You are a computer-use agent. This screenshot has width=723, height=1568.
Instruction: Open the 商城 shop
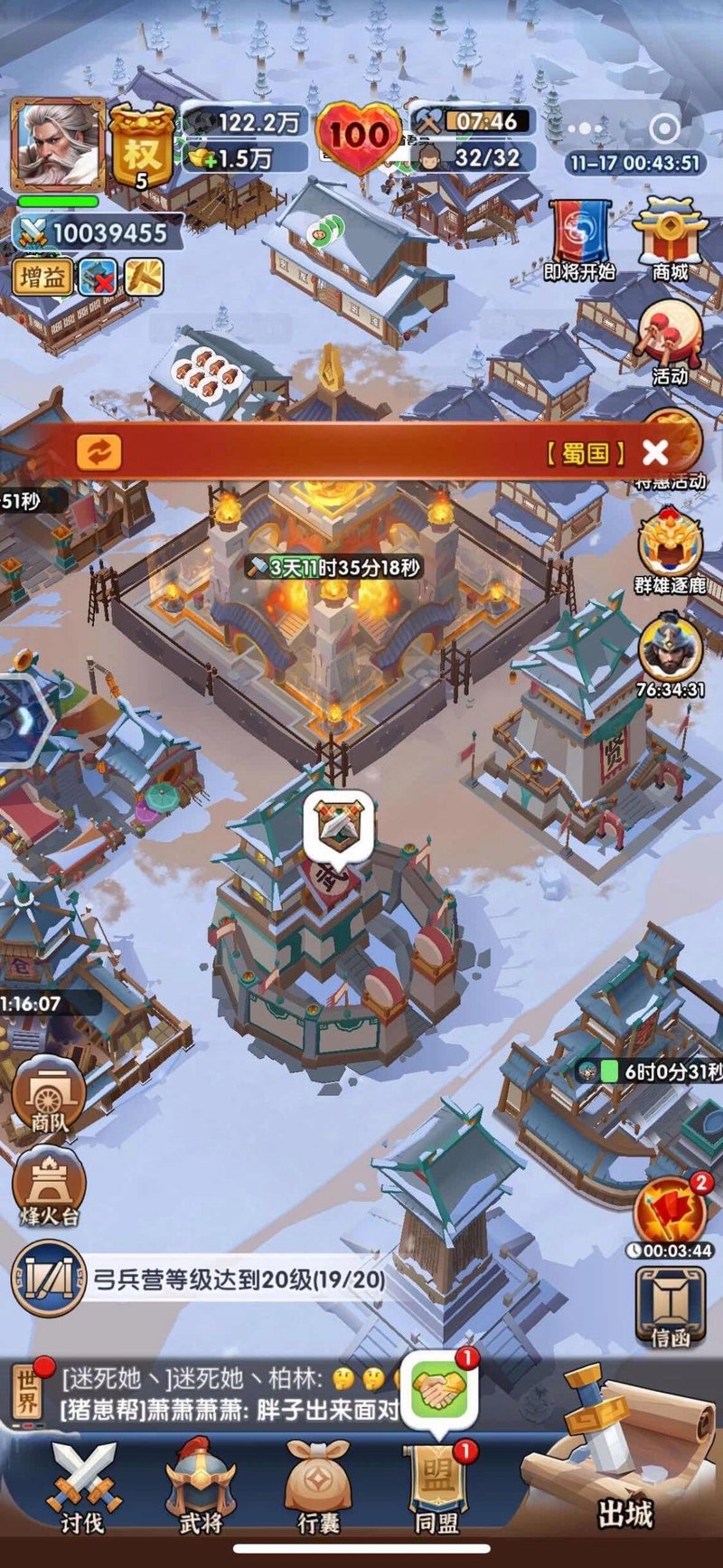point(670,240)
